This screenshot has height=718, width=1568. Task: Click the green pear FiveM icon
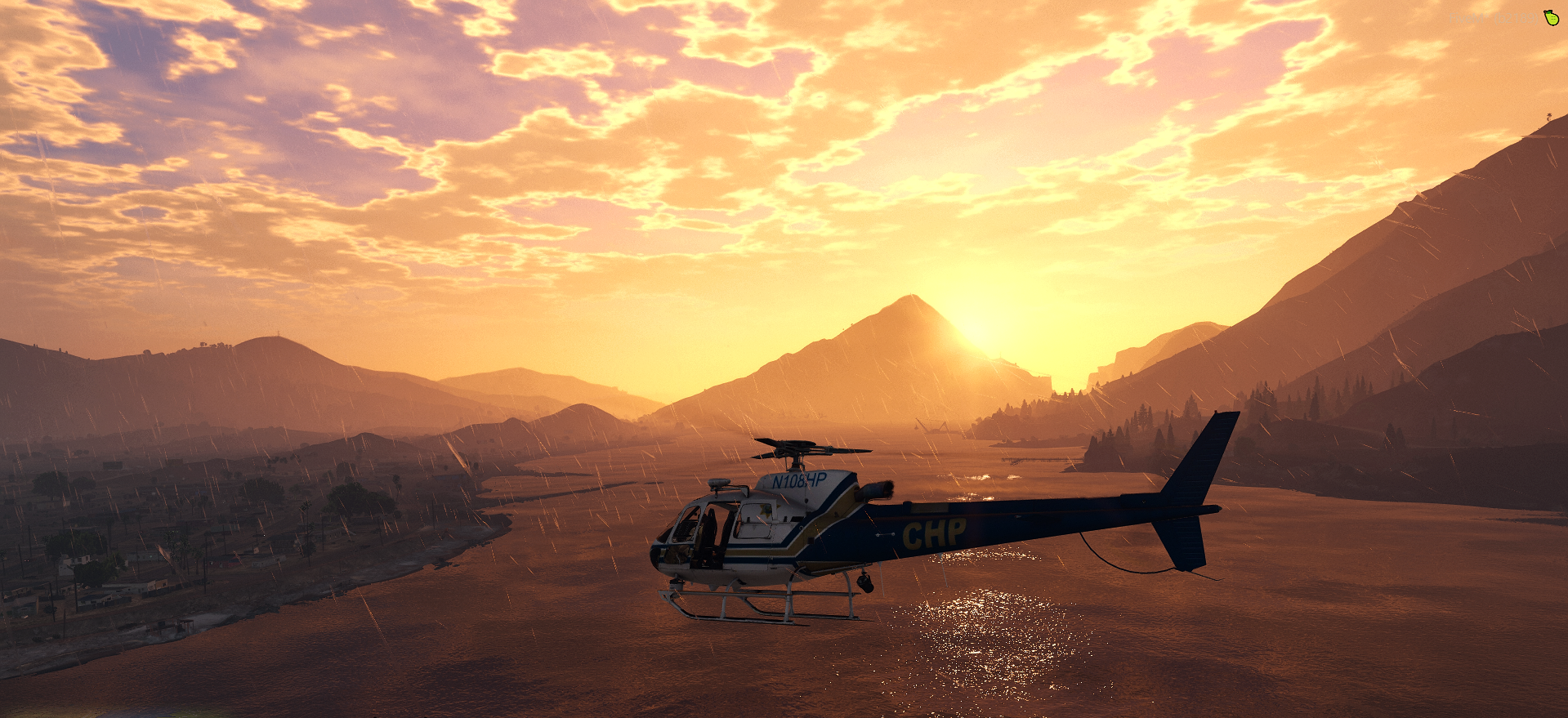point(1551,17)
